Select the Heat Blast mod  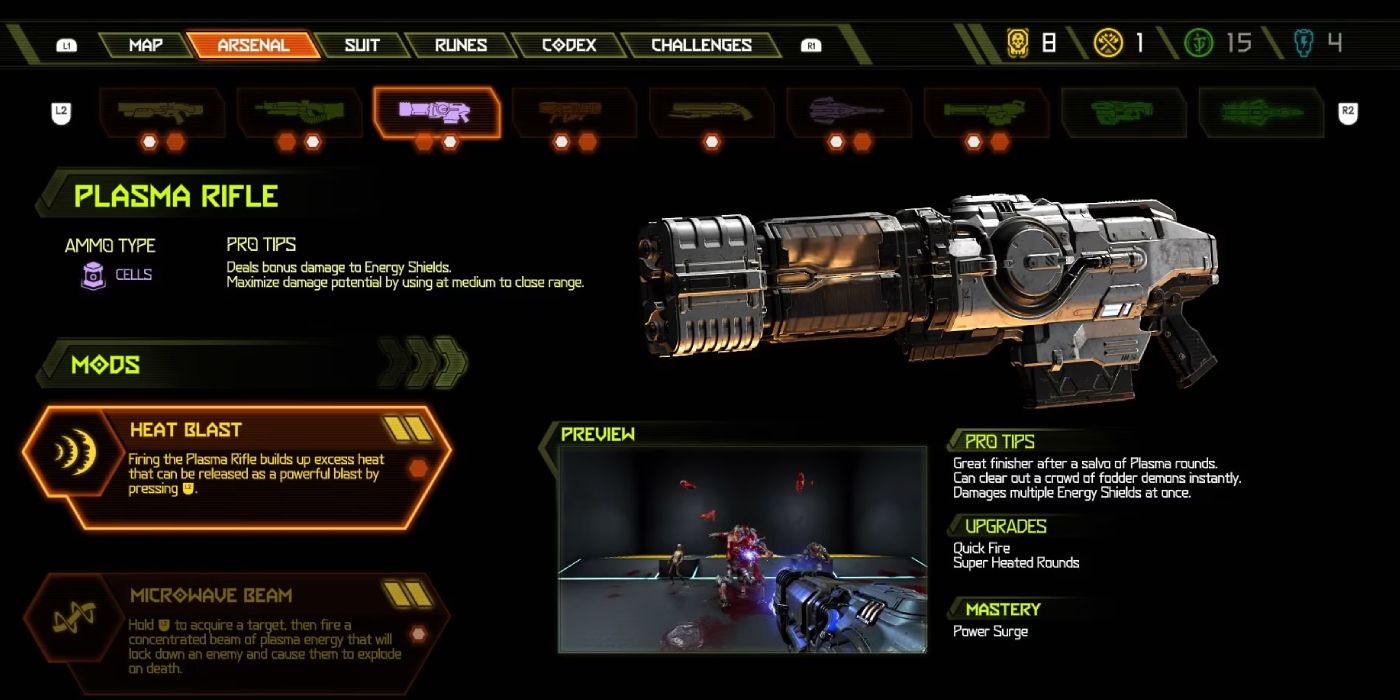tap(237, 467)
